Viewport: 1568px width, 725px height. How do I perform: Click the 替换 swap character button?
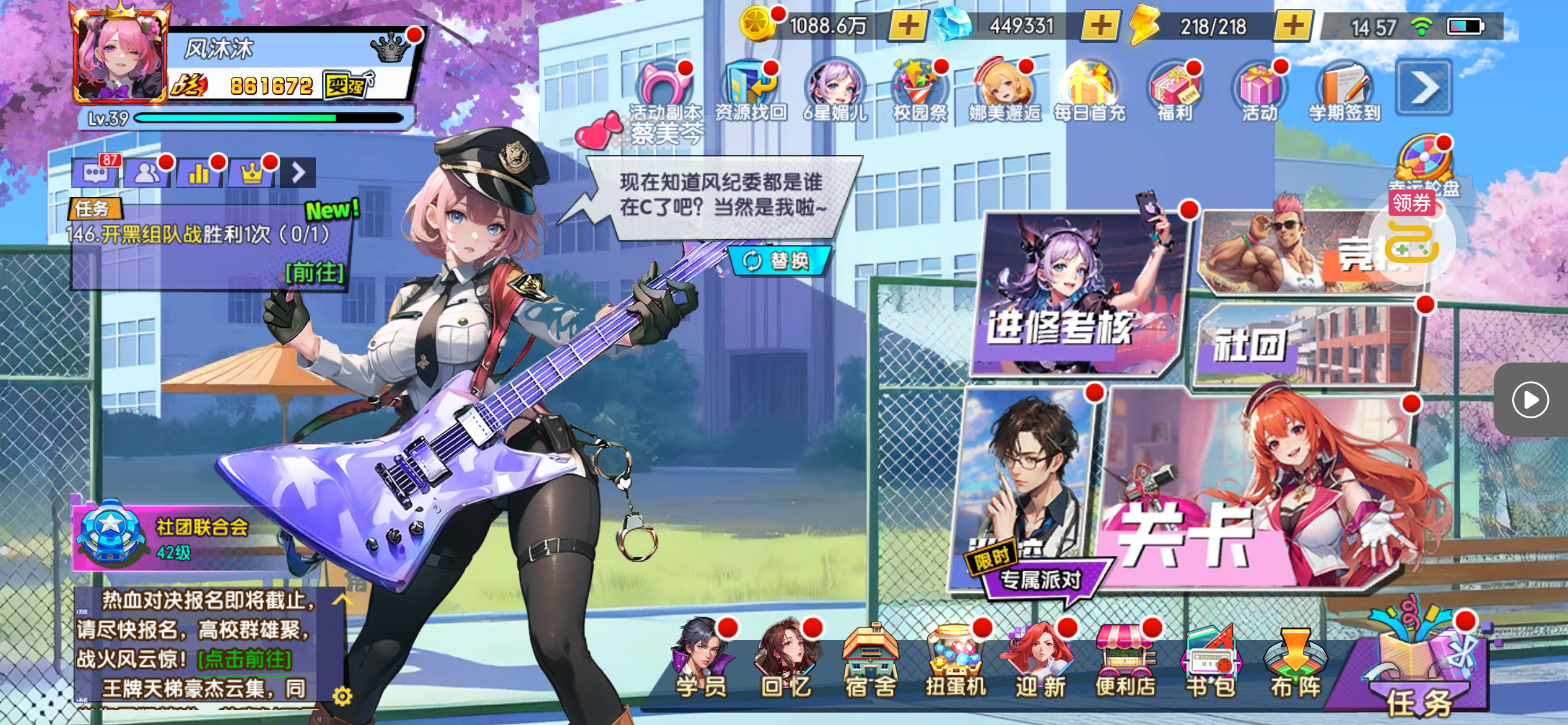[x=778, y=261]
